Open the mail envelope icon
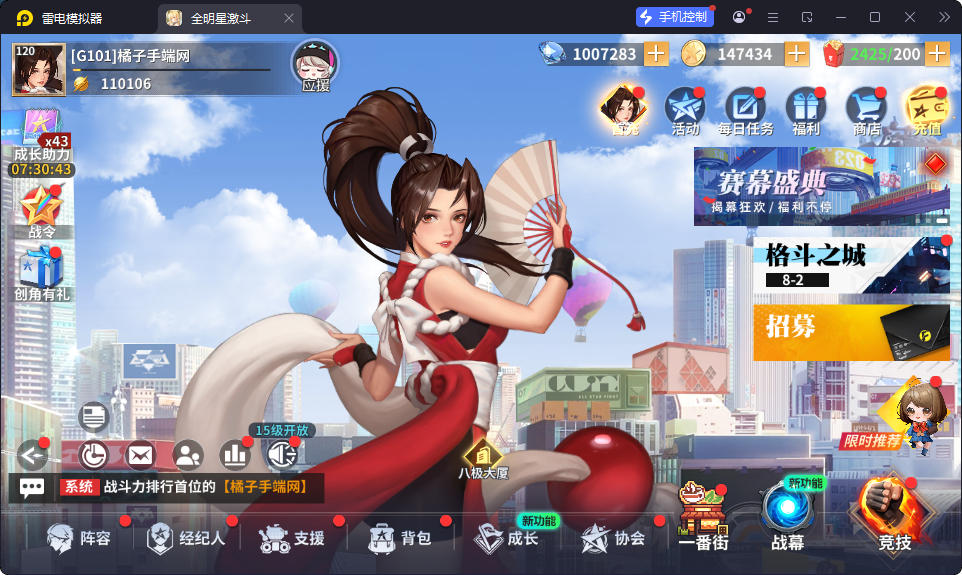Viewport: 962px width, 575px height. 140,455
